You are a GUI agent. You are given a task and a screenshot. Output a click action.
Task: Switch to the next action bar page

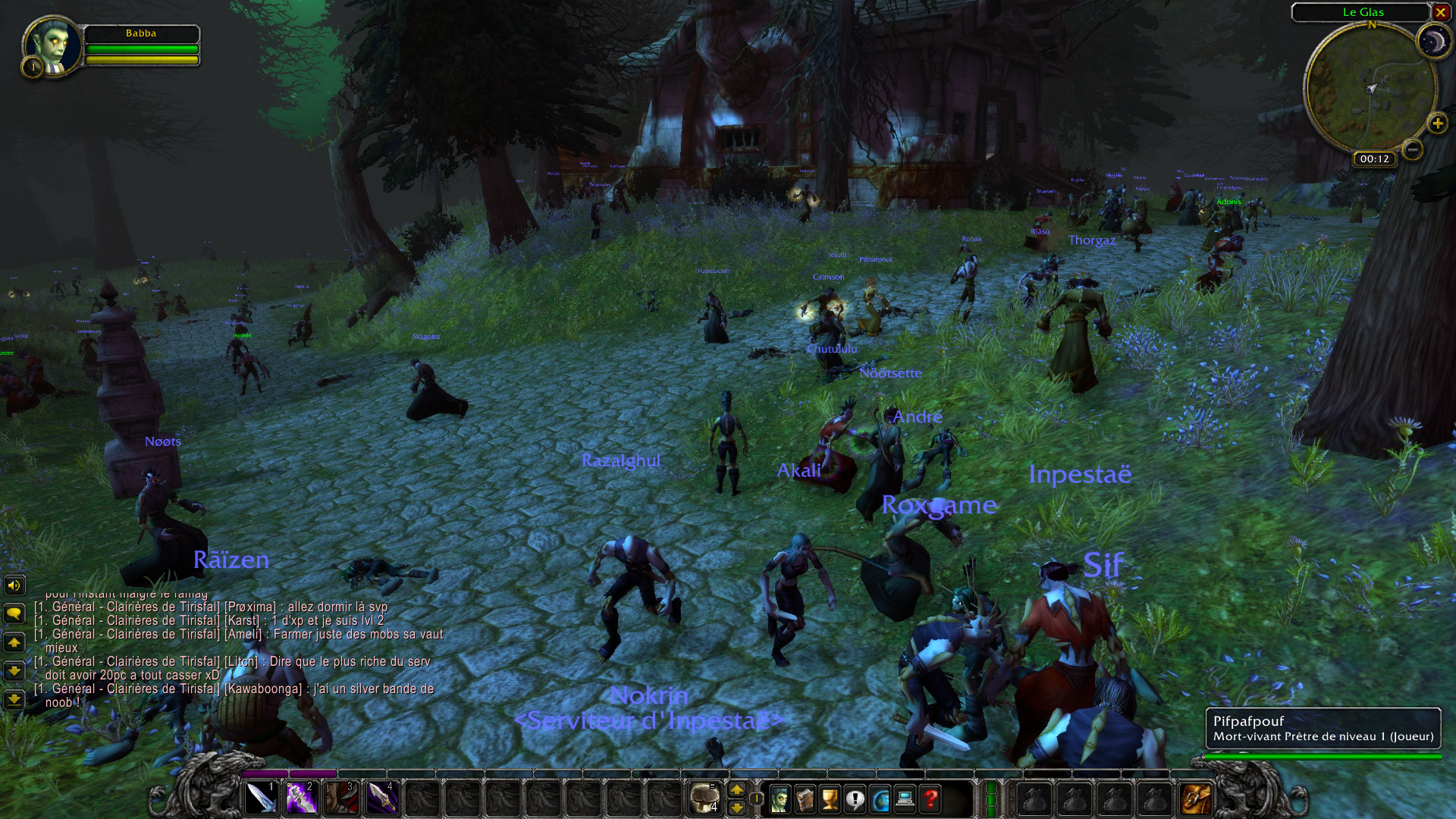736,790
